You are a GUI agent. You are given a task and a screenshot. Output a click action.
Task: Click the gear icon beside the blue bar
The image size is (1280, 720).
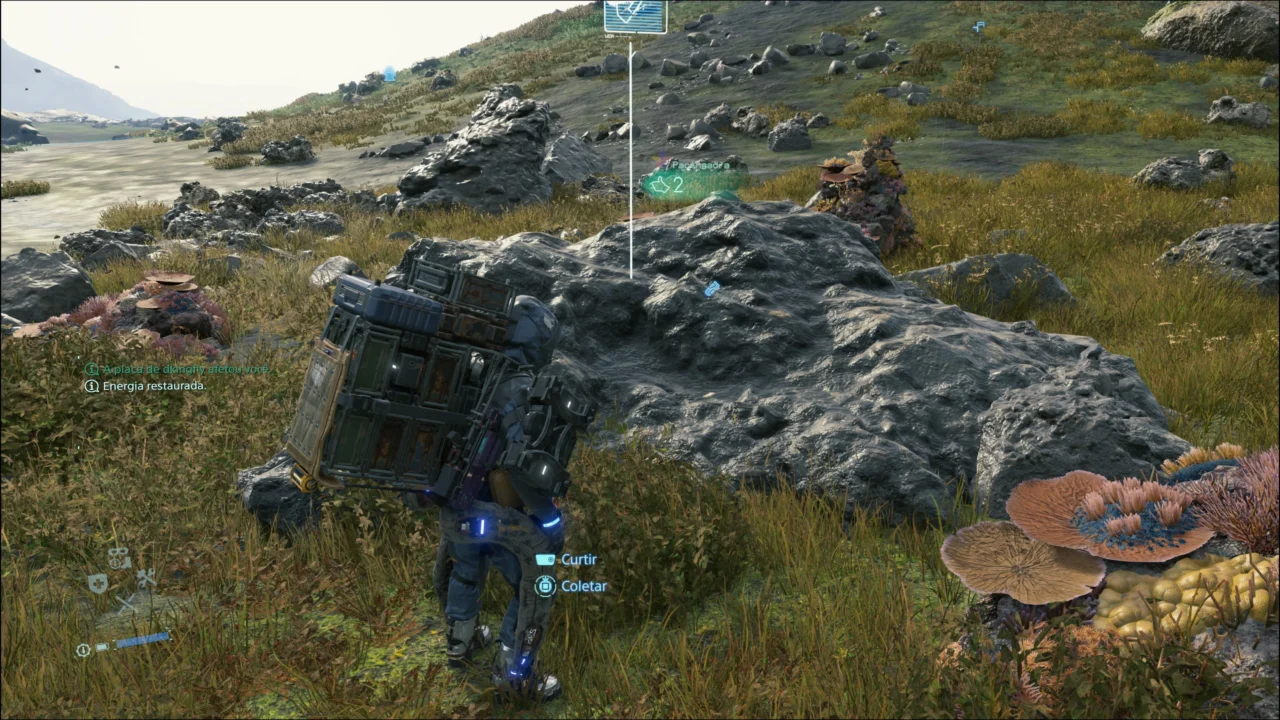coord(83,649)
